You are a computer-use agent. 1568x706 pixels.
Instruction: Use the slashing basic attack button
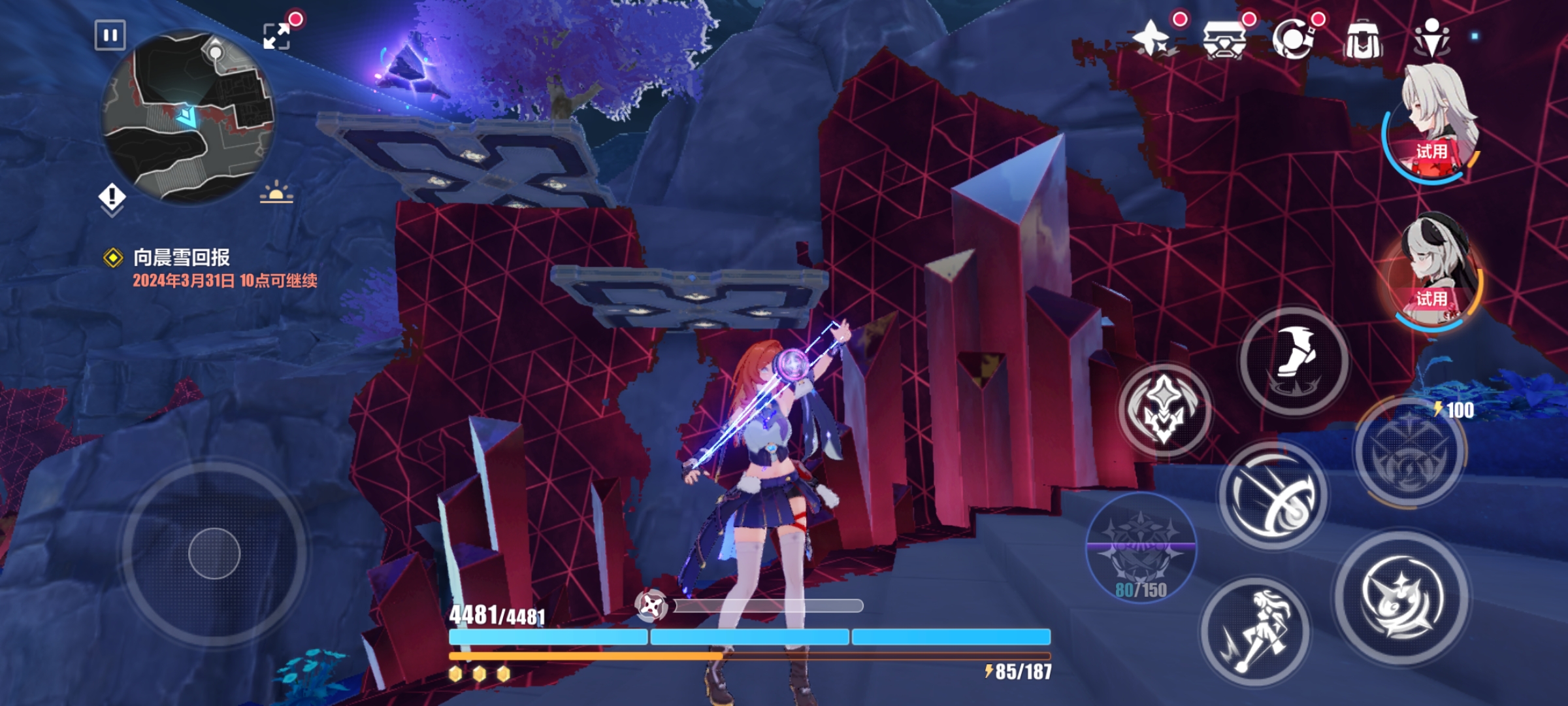click(1273, 496)
